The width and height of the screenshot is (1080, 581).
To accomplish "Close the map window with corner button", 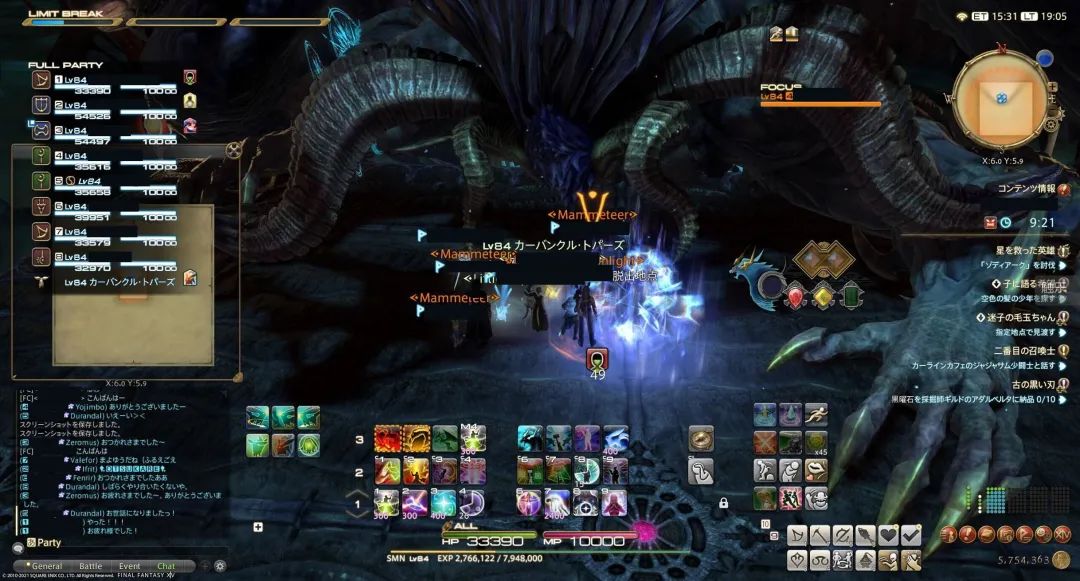I will point(234,150).
